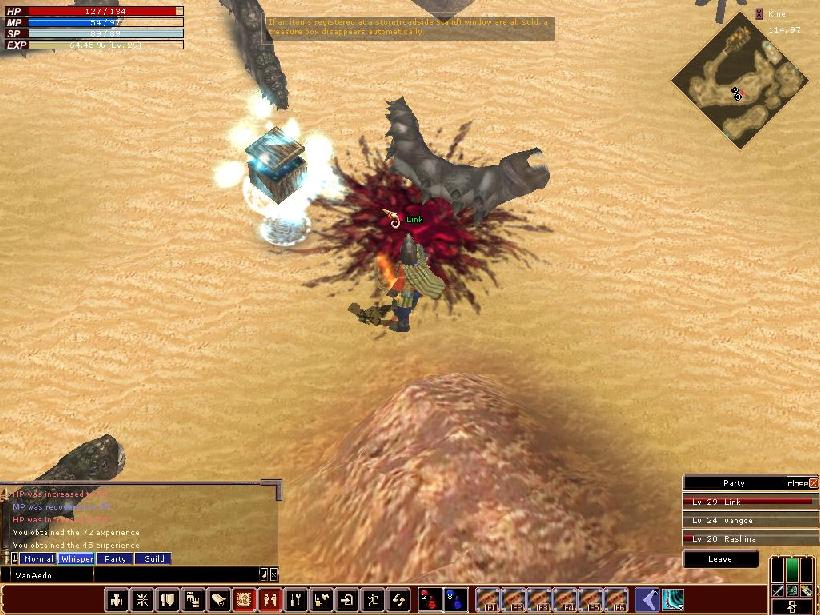Viewport: 820px width, 615px height.
Task: Use the blue potion quick slot
Action: pos(455,600)
